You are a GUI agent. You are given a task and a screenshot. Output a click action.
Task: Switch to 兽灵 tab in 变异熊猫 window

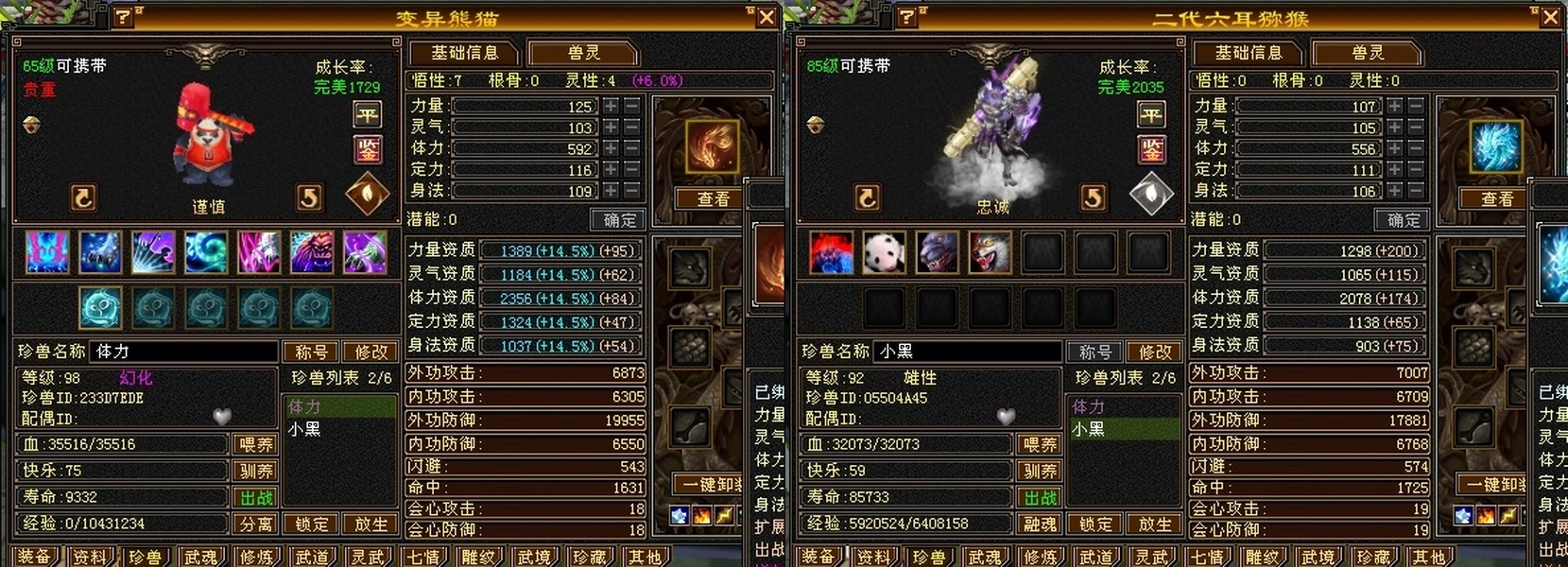coord(583,53)
